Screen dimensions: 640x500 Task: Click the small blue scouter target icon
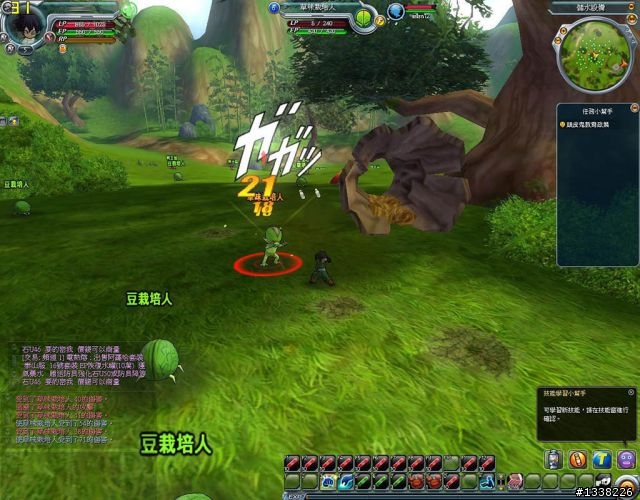pyautogui.click(x=397, y=11)
